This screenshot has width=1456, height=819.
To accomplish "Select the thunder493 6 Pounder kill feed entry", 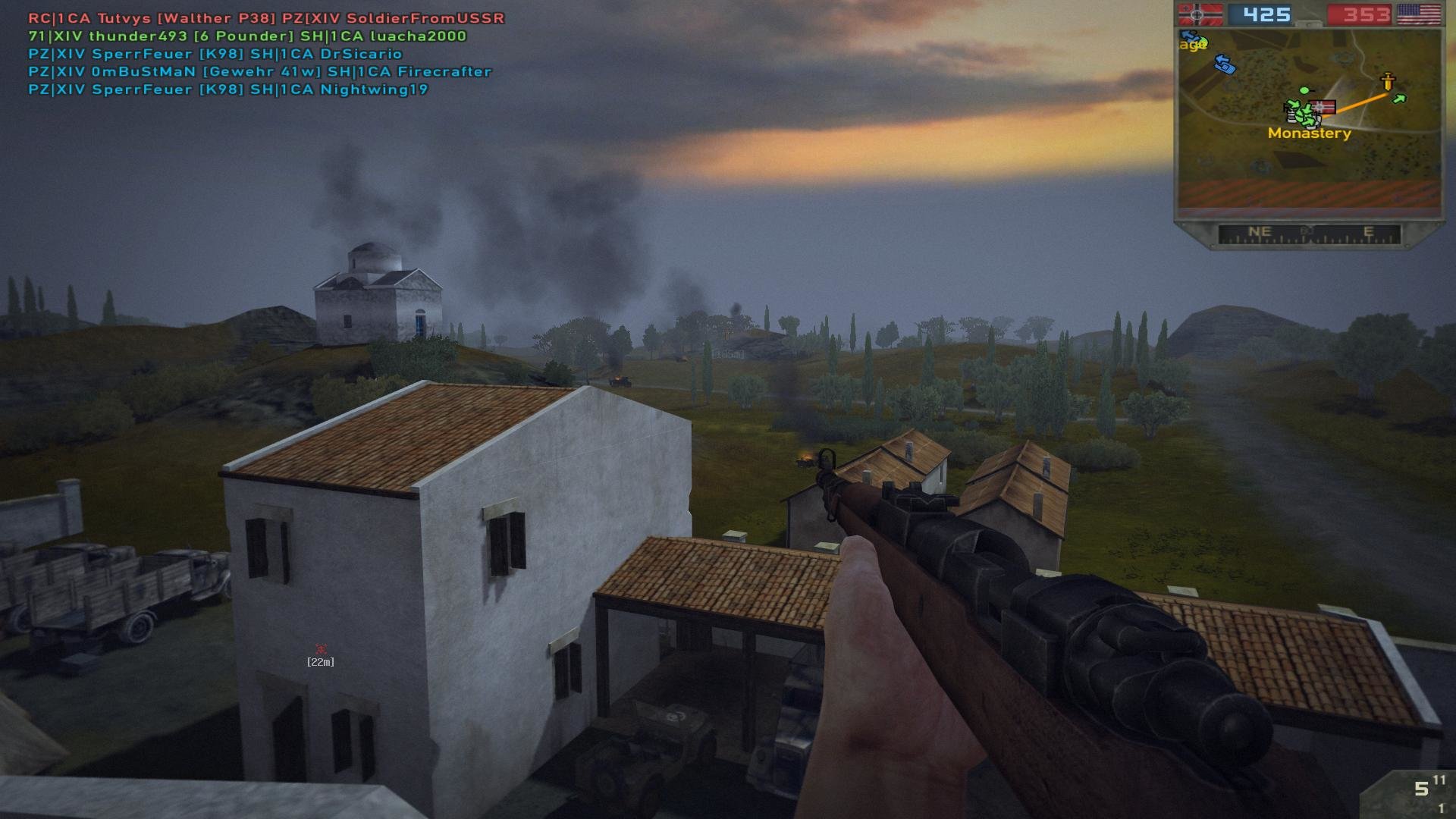I will [x=247, y=36].
